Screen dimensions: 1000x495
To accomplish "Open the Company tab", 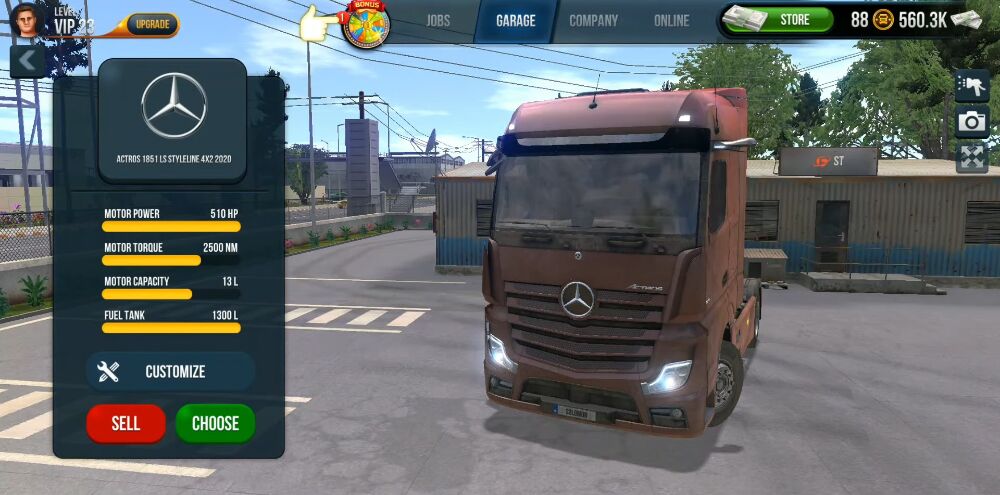I will coord(594,20).
